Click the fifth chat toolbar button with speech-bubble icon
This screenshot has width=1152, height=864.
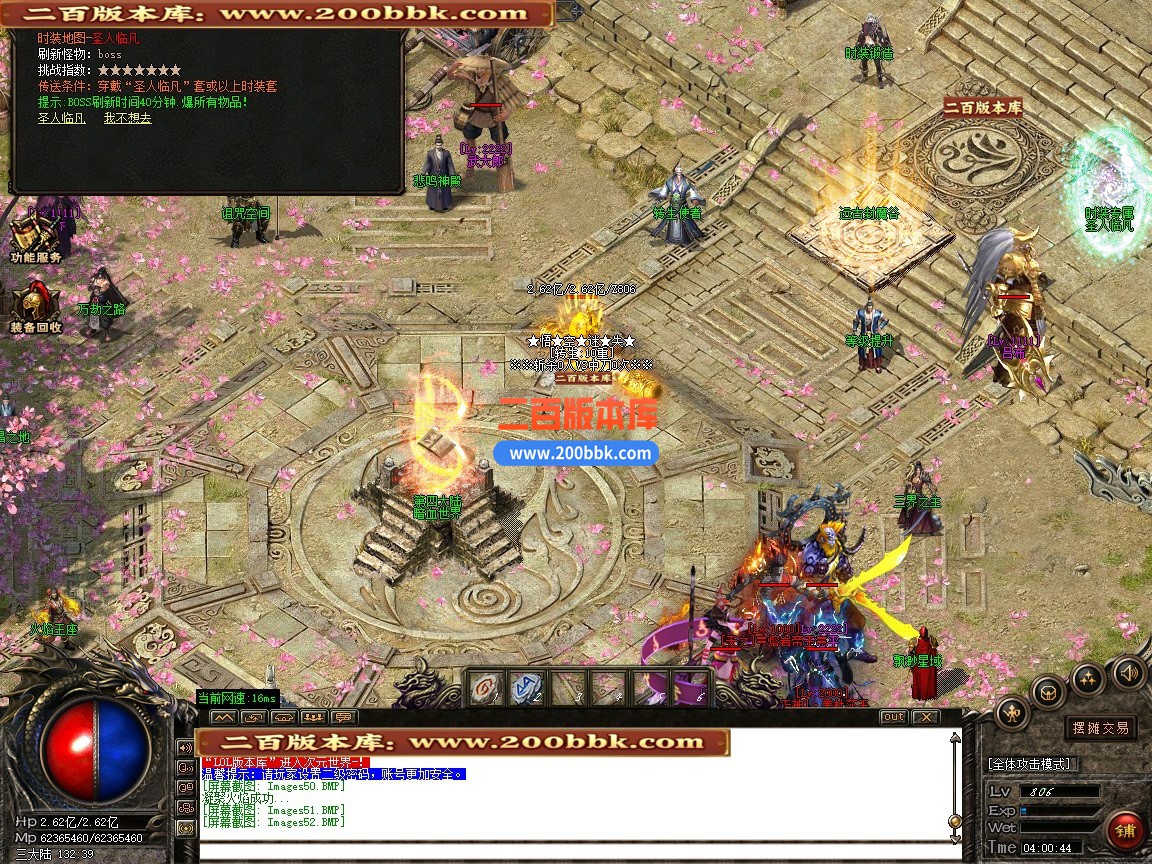pos(344,717)
